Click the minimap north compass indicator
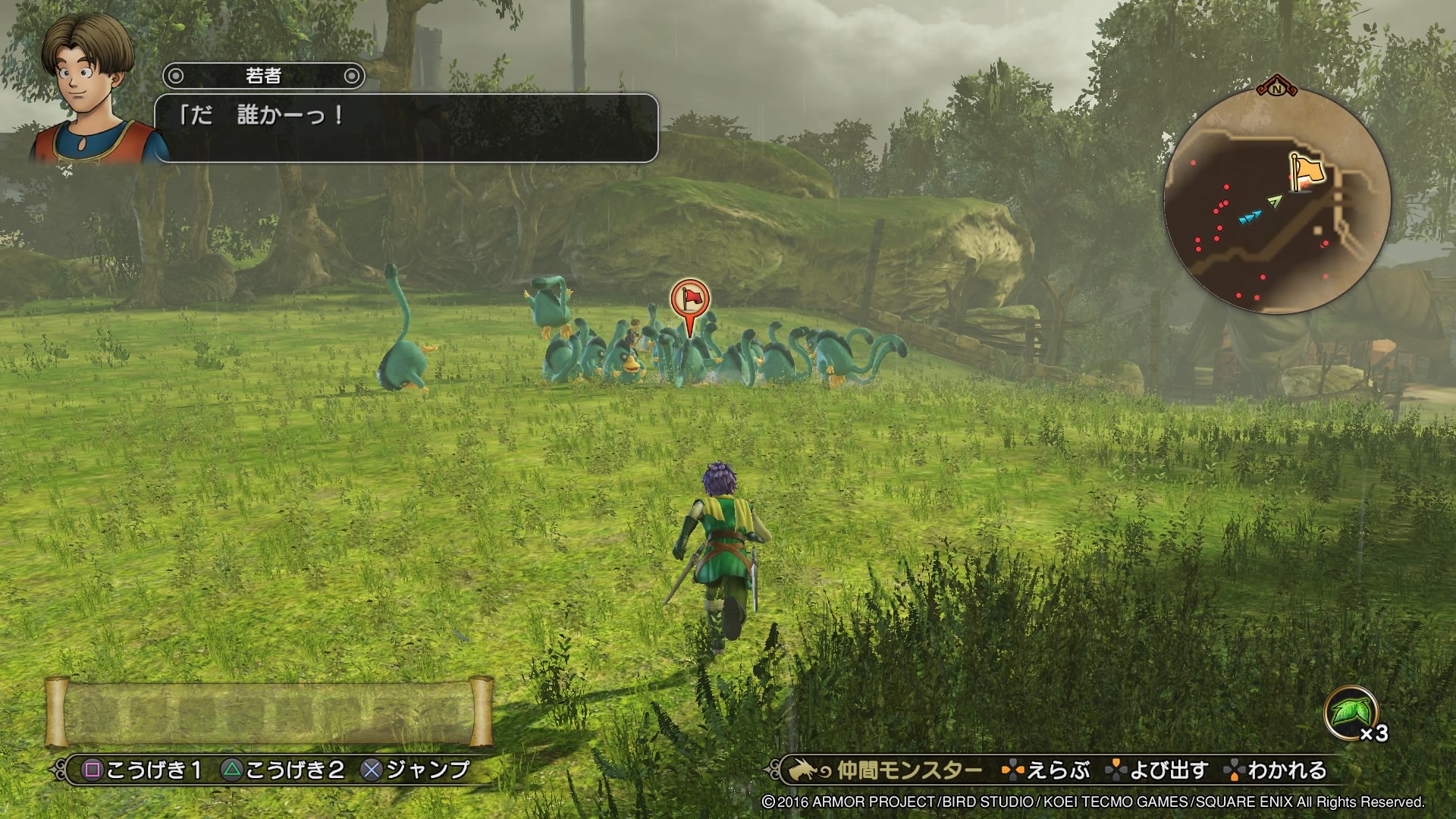The height and width of the screenshot is (819, 1456). [1277, 86]
